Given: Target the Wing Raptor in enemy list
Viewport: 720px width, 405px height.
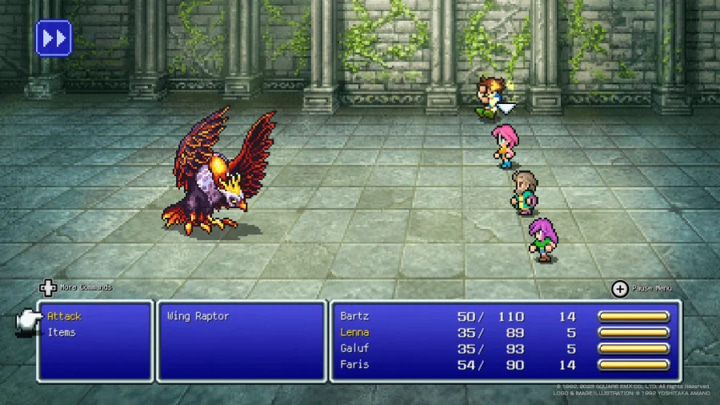Looking at the screenshot, I should pos(198,316).
